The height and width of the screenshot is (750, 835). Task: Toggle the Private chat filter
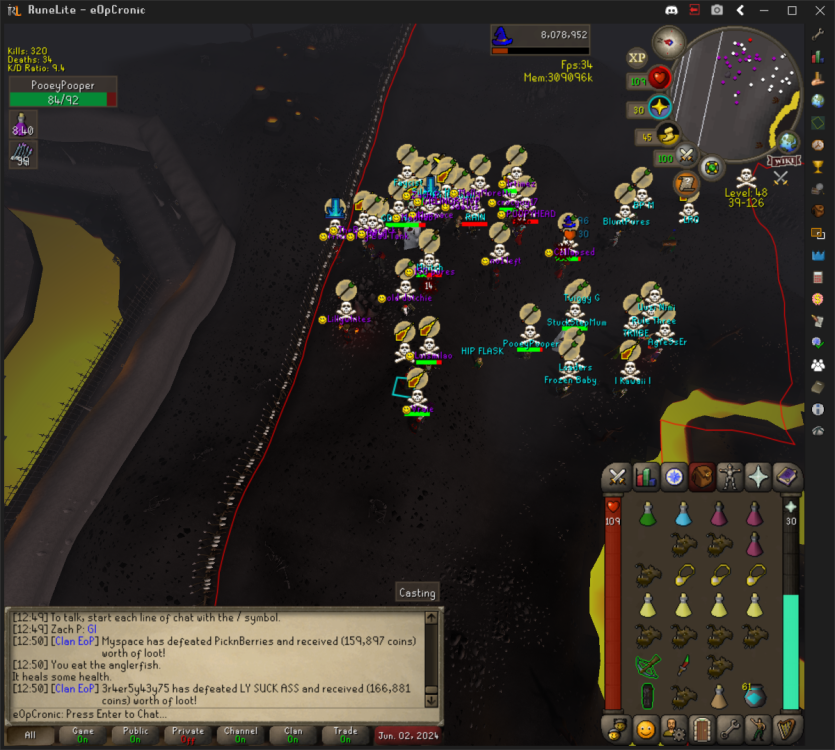click(187, 736)
